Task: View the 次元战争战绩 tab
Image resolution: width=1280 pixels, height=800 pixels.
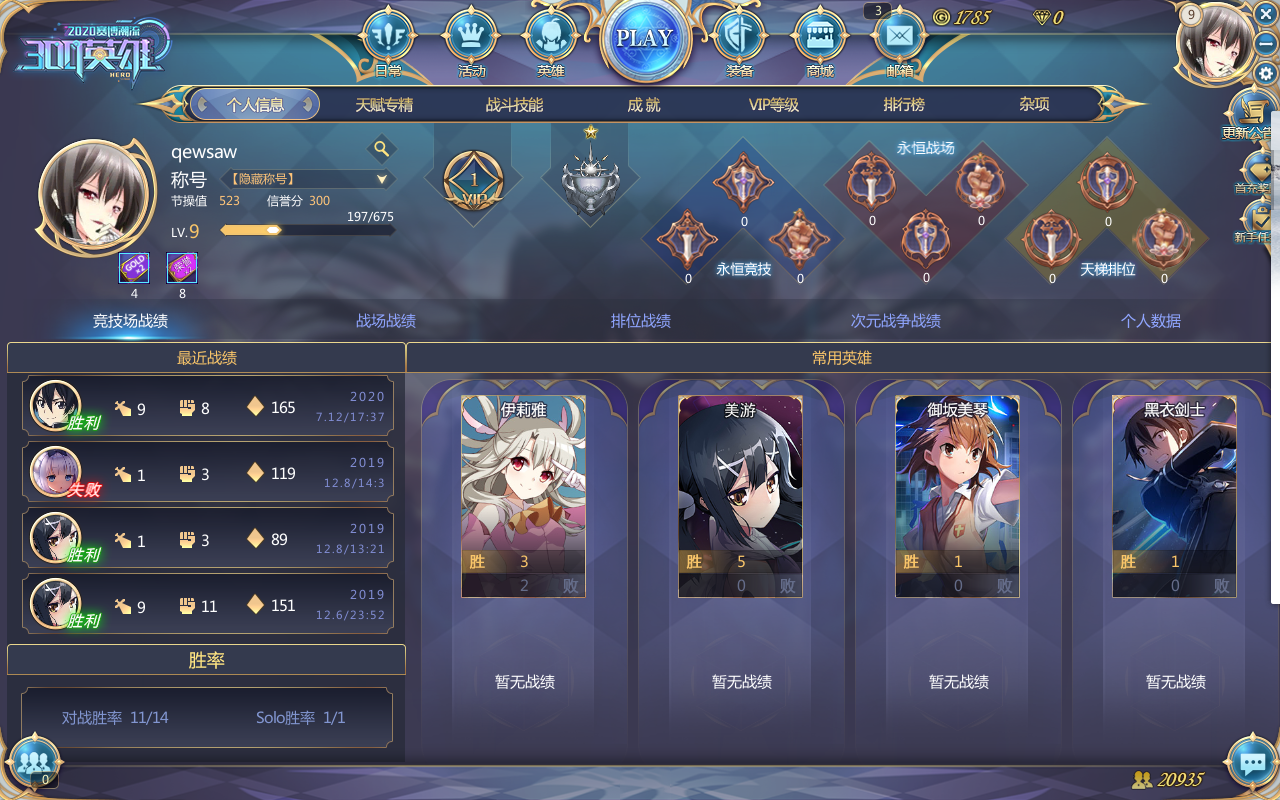Action: 895,321
